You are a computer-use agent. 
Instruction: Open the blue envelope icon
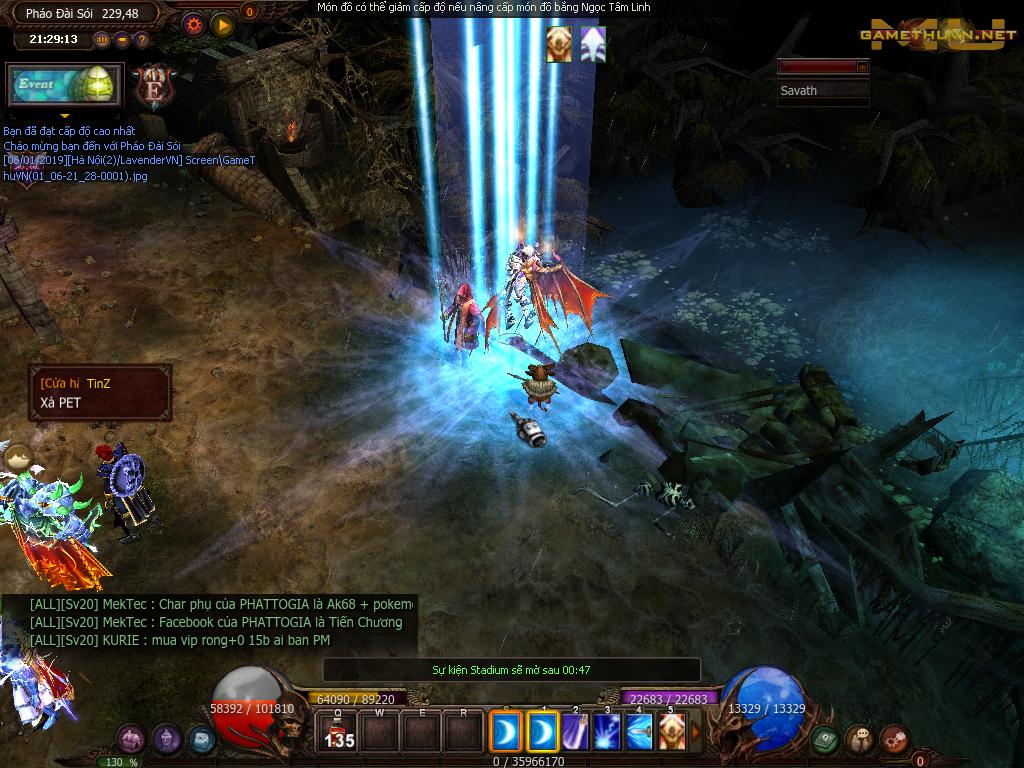202,739
